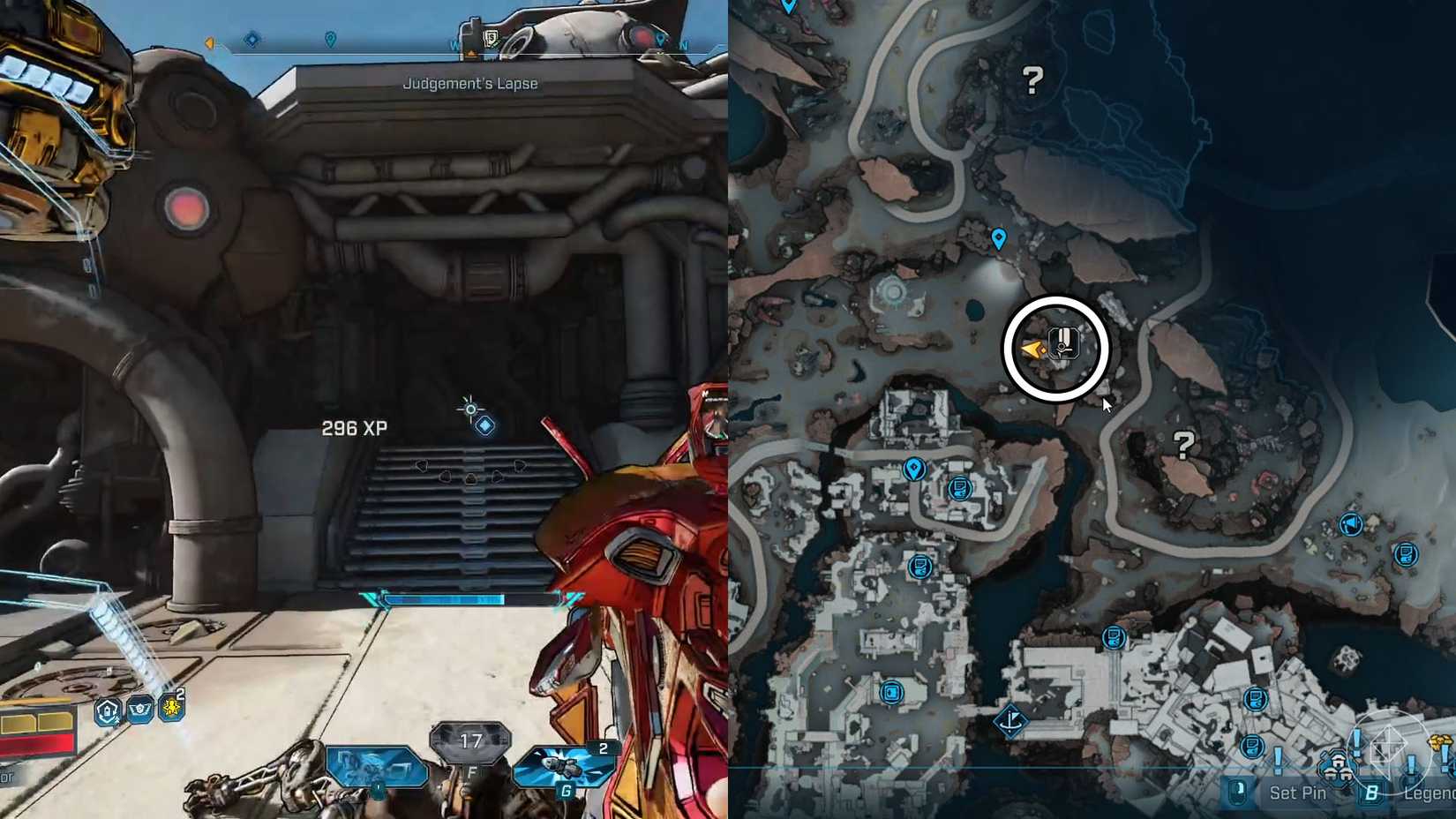Click the anchor map icon near the bottom settlement
Viewport: 1456px width, 819px height.
[1011, 722]
